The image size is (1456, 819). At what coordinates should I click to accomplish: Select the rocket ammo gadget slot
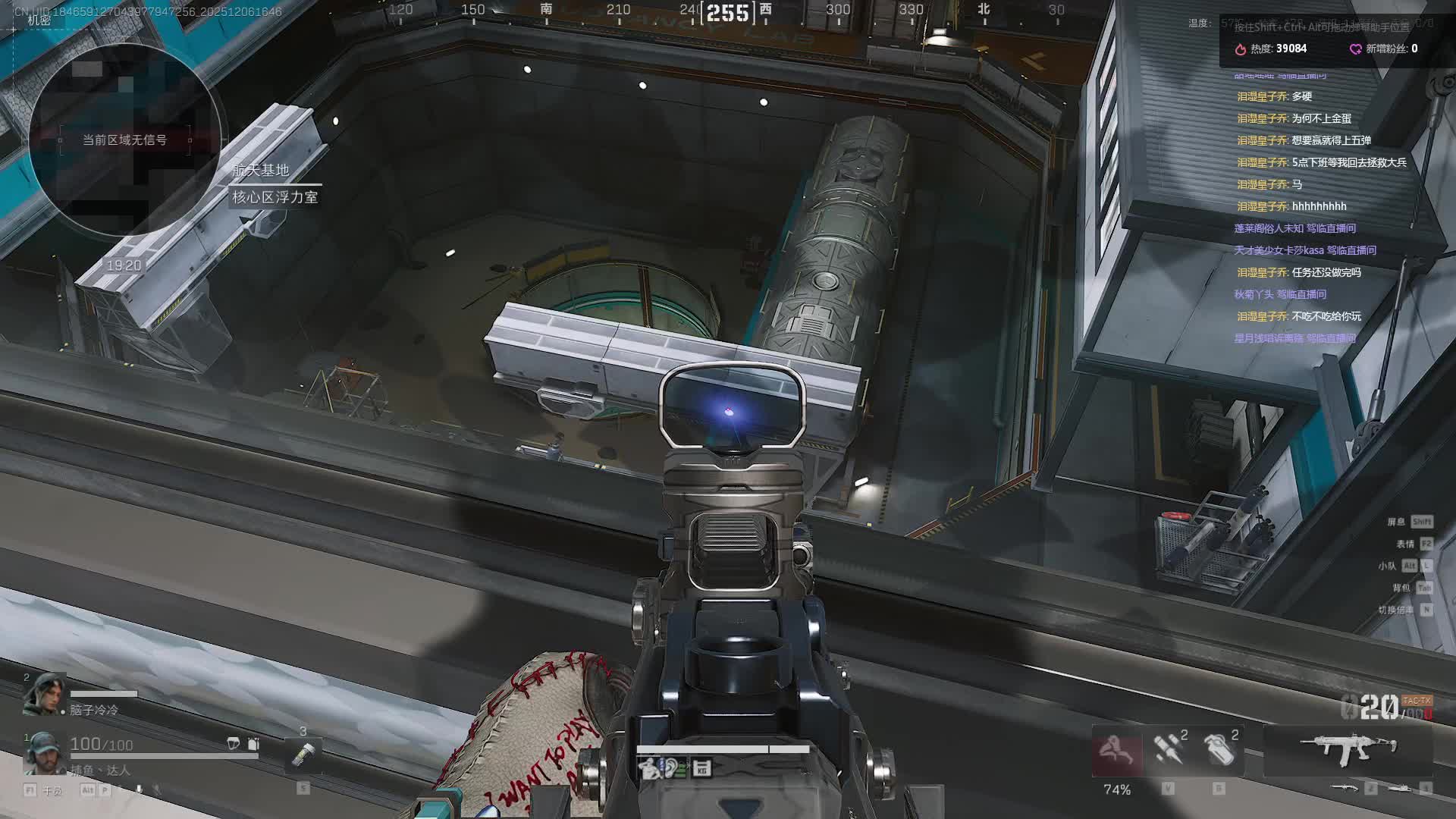pyautogui.click(x=1168, y=749)
